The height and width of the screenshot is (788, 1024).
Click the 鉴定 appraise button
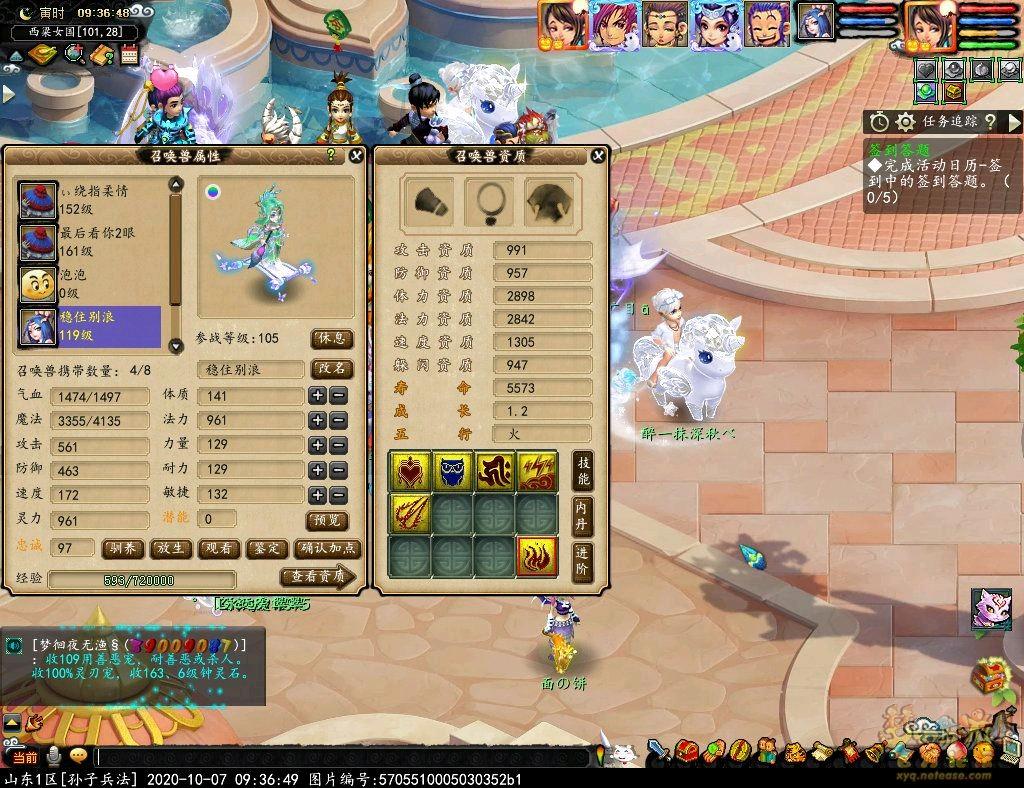[x=264, y=548]
